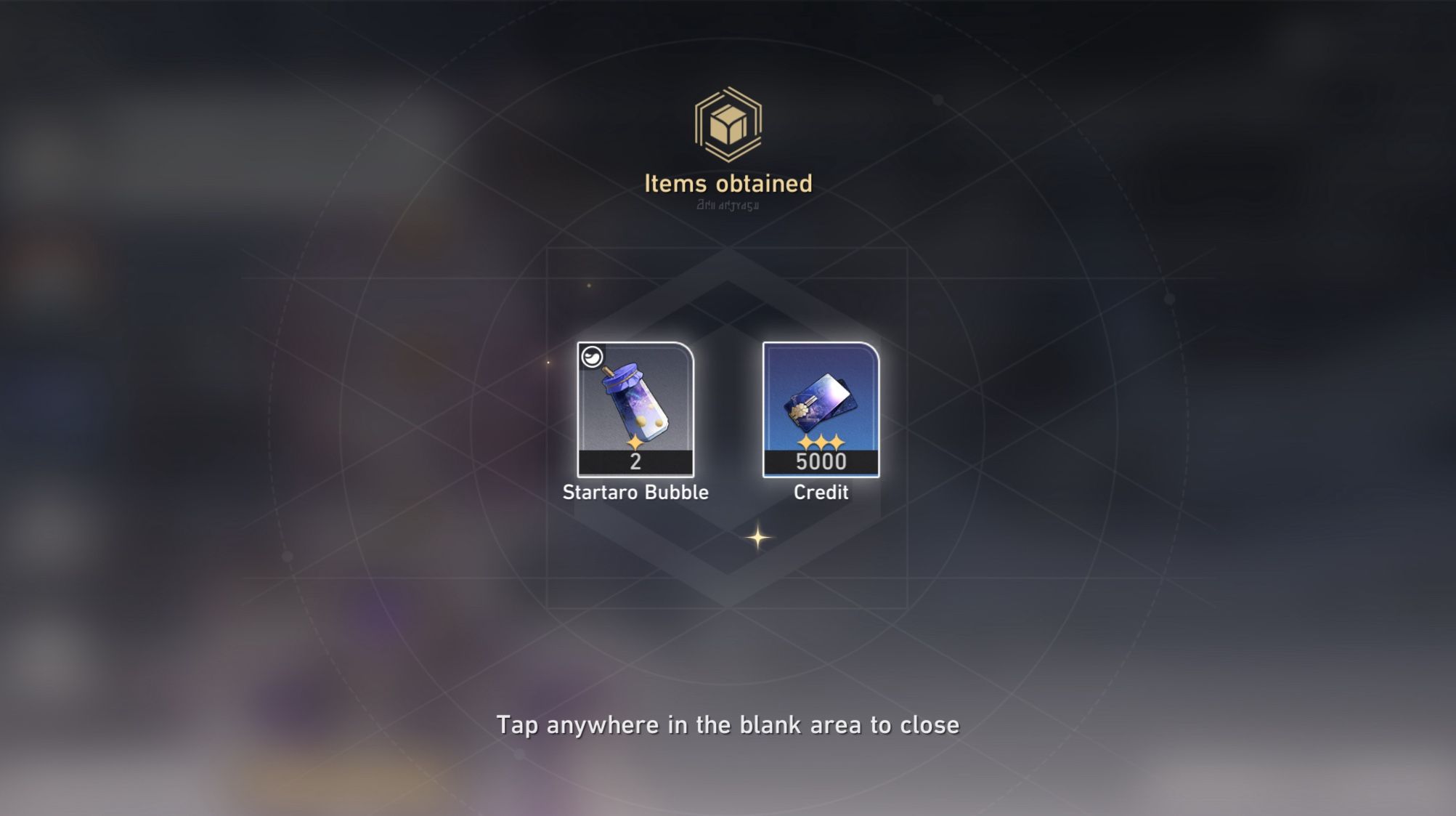This screenshot has height=816, width=1456.
Task: Click the Credit label under the card icon
Action: [x=821, y=492]
